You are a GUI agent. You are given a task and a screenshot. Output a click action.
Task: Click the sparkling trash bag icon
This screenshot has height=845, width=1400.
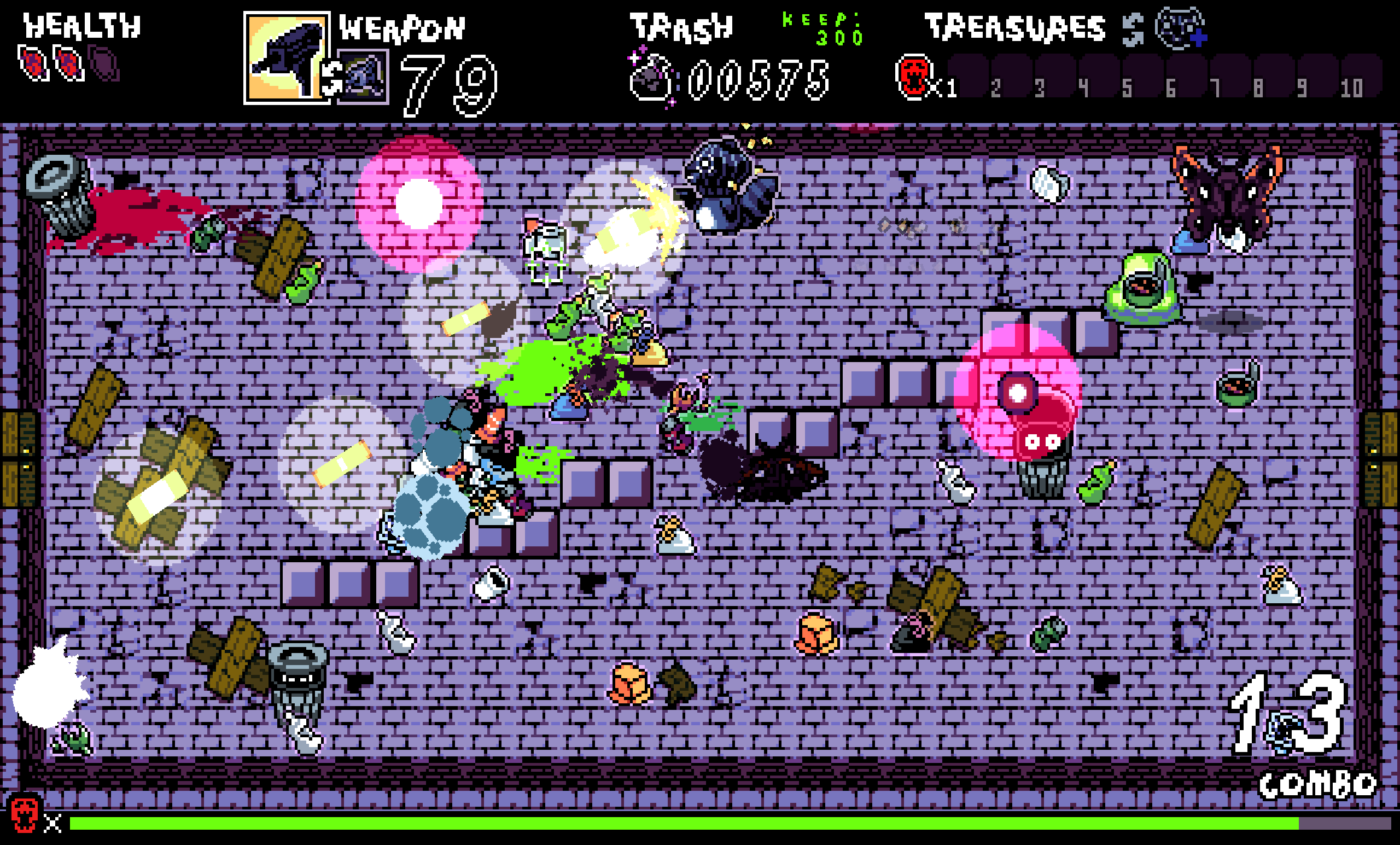point(652,79)
